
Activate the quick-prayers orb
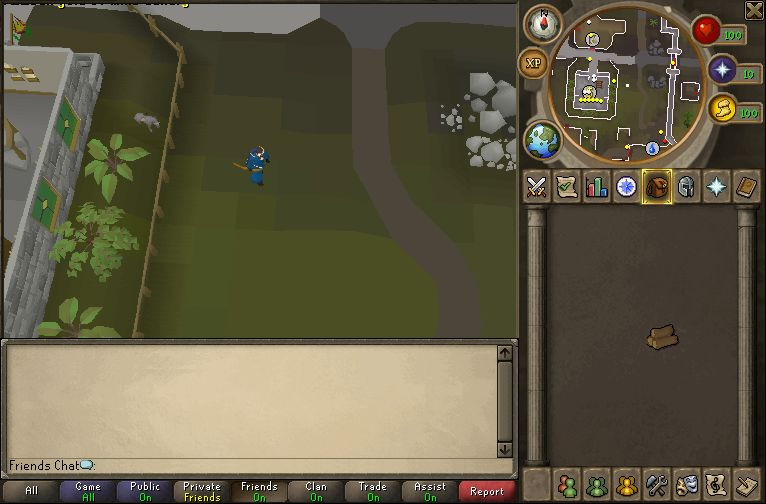[723, 70]
